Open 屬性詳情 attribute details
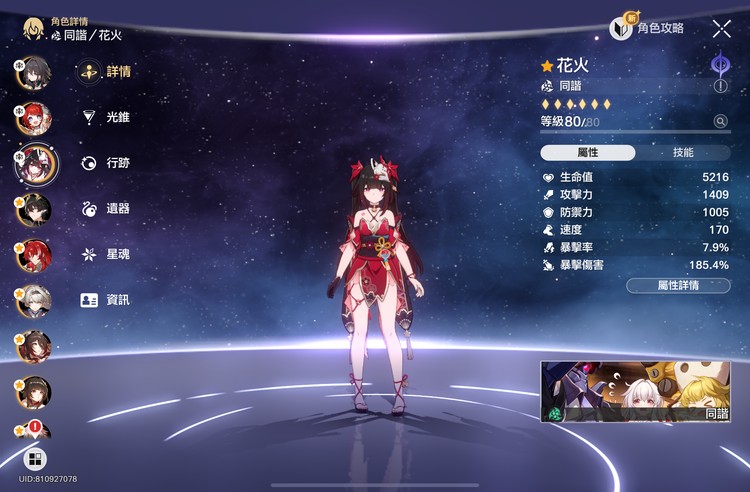 coord(678,285)
